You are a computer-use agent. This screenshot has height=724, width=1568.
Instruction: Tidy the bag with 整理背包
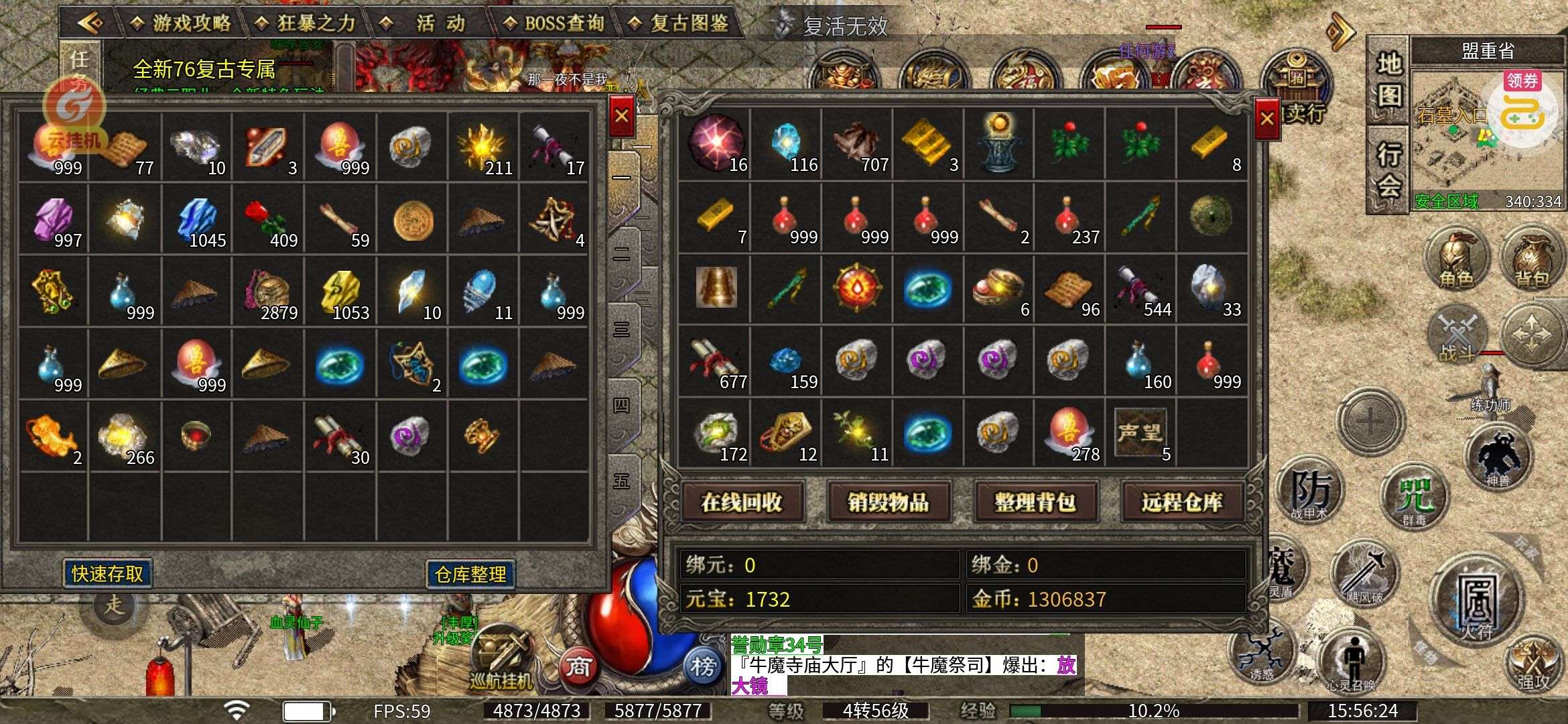1035,502
